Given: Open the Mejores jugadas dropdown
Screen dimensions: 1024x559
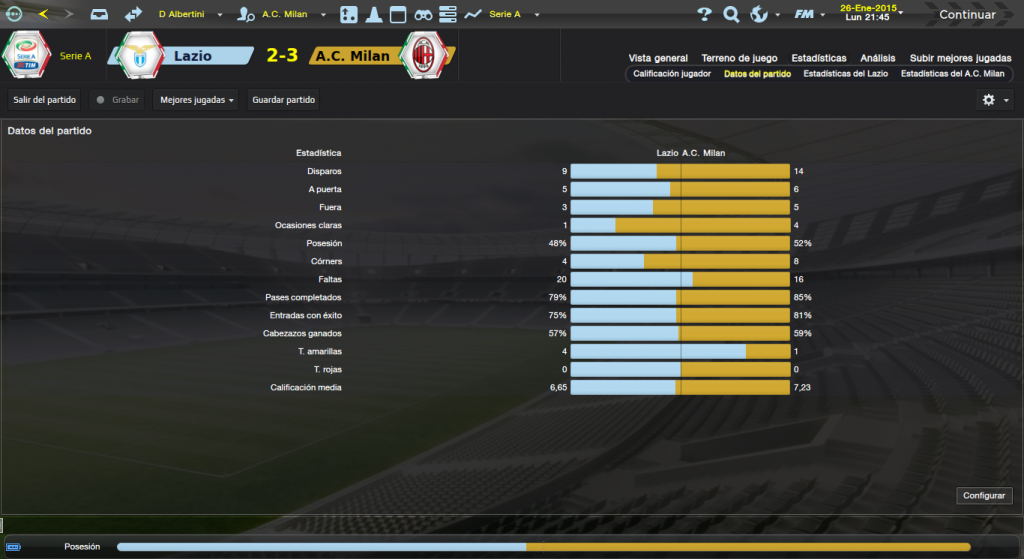Looking at the screenshot, I should point(196,100).
